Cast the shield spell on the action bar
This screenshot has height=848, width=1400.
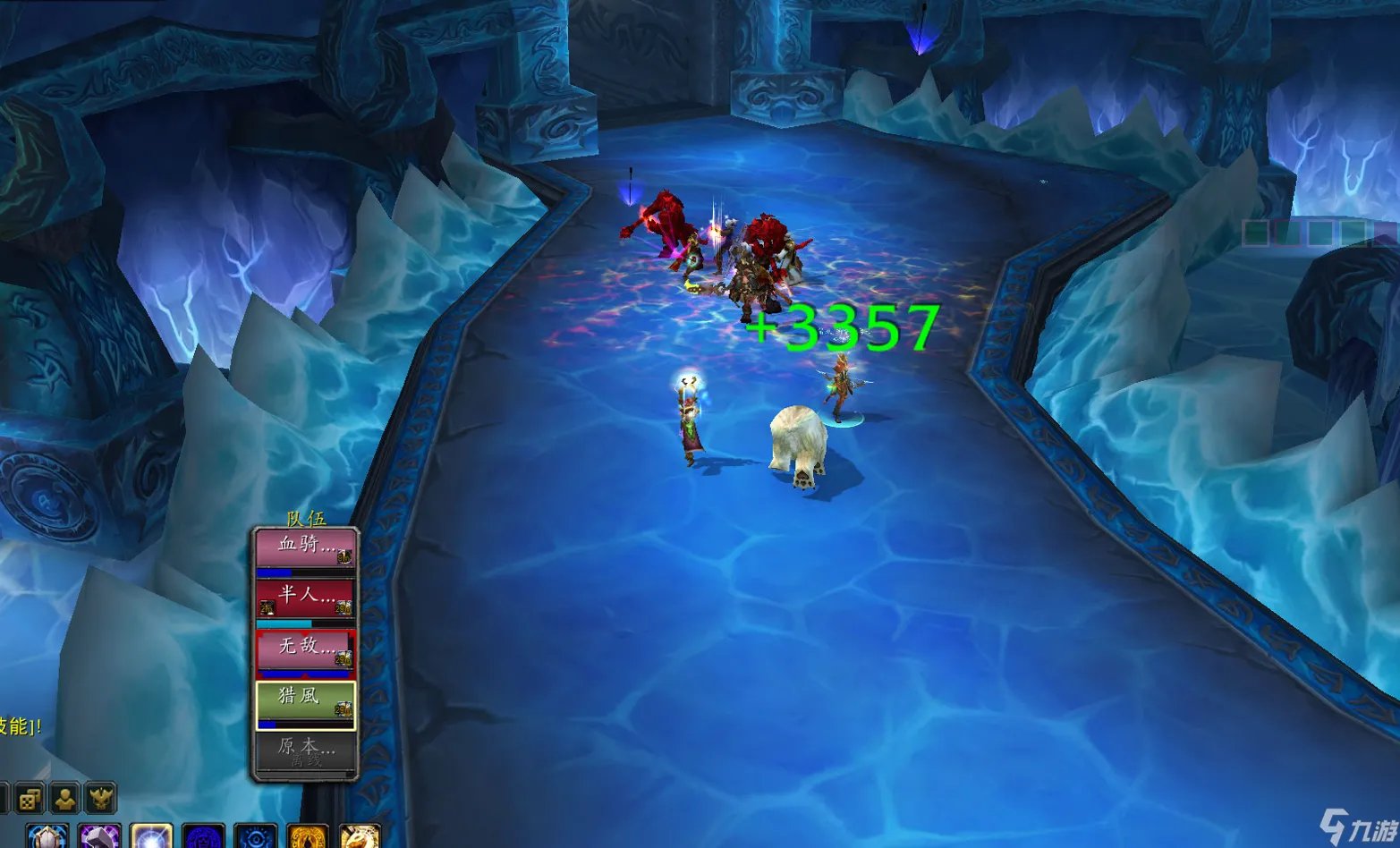tap(47, 839)
